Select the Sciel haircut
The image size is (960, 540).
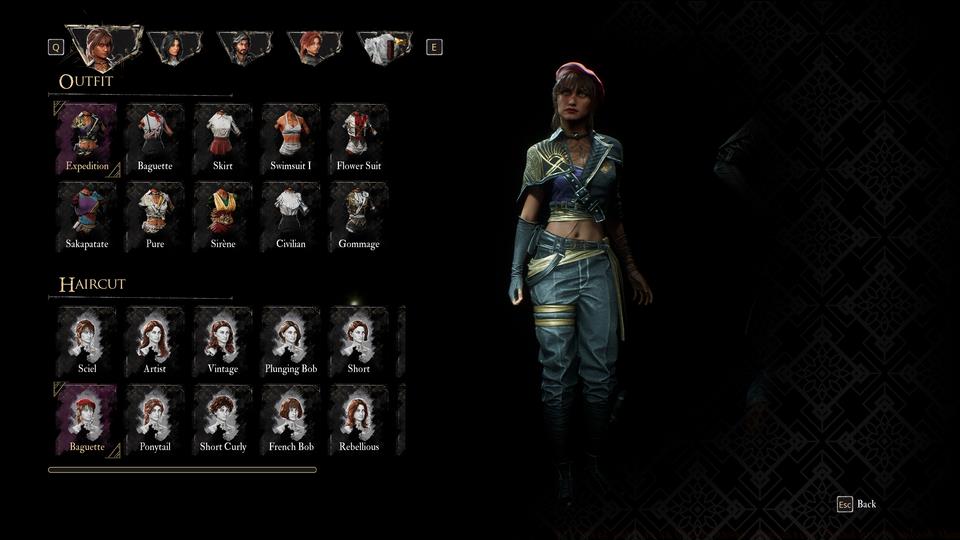(x=87, y=341)
